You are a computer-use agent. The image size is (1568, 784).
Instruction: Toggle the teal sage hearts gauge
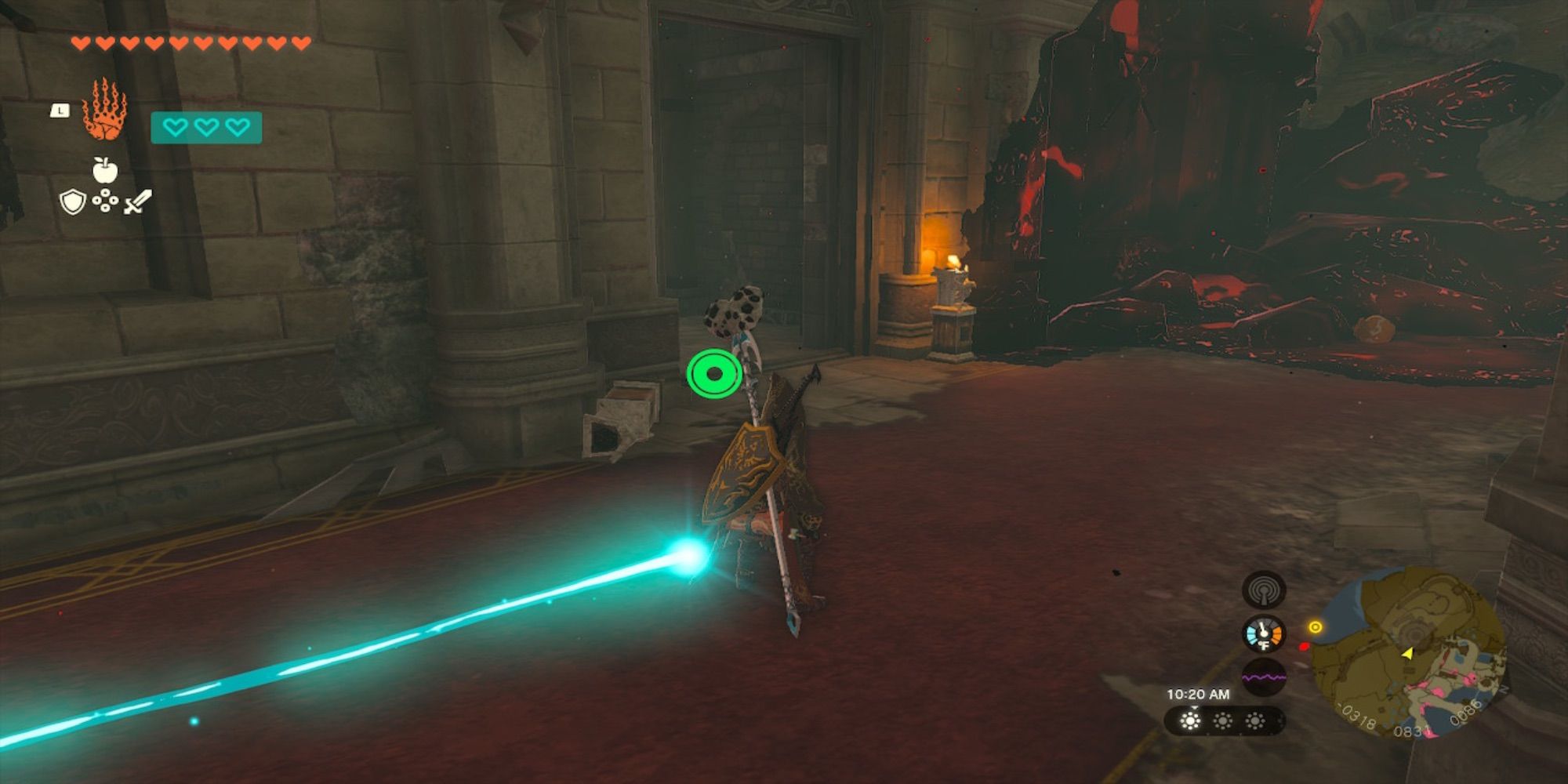(206, 128)
